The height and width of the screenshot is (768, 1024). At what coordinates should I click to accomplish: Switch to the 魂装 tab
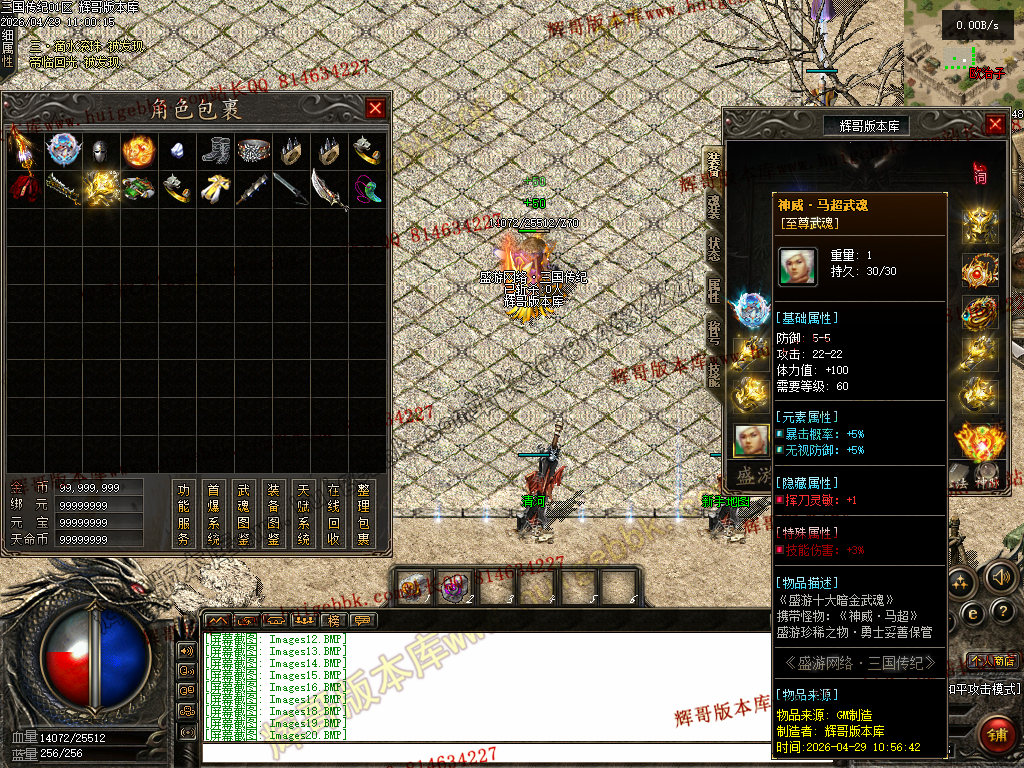tap(713, 205)
